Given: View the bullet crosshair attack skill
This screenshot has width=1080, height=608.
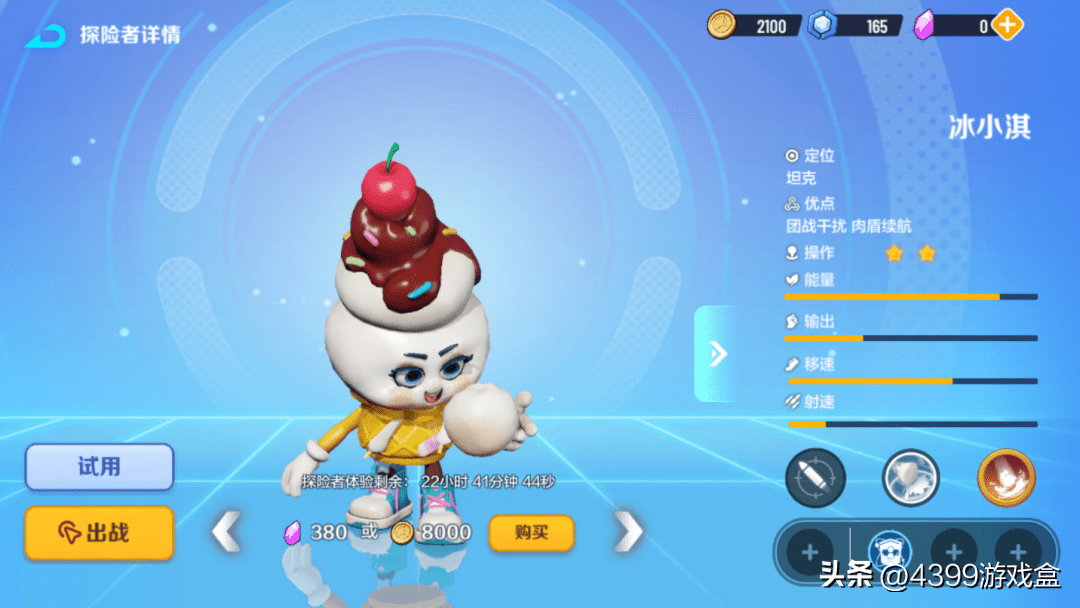Looking at the screenshot, I should click(815, 478).
